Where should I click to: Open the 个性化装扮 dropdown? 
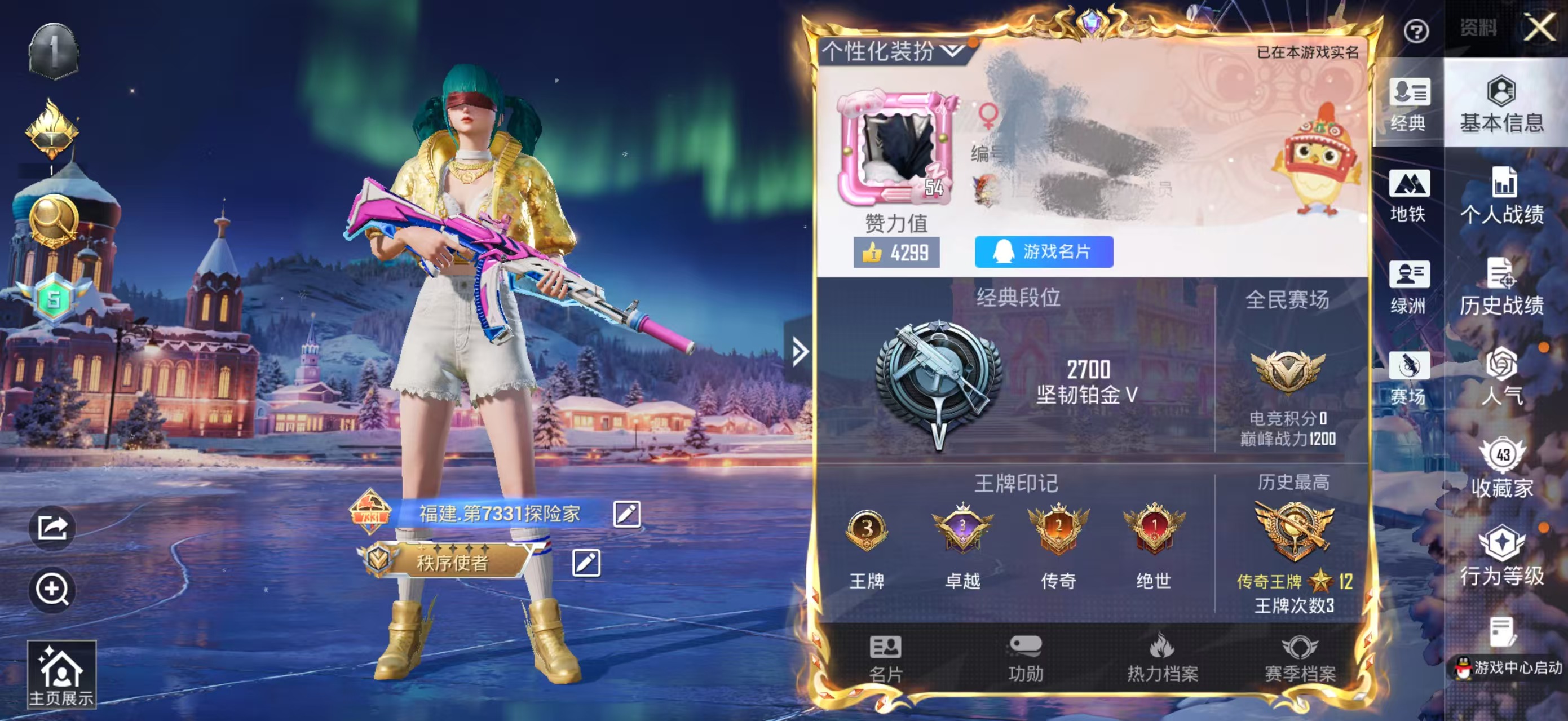click(x=893, y=51)
